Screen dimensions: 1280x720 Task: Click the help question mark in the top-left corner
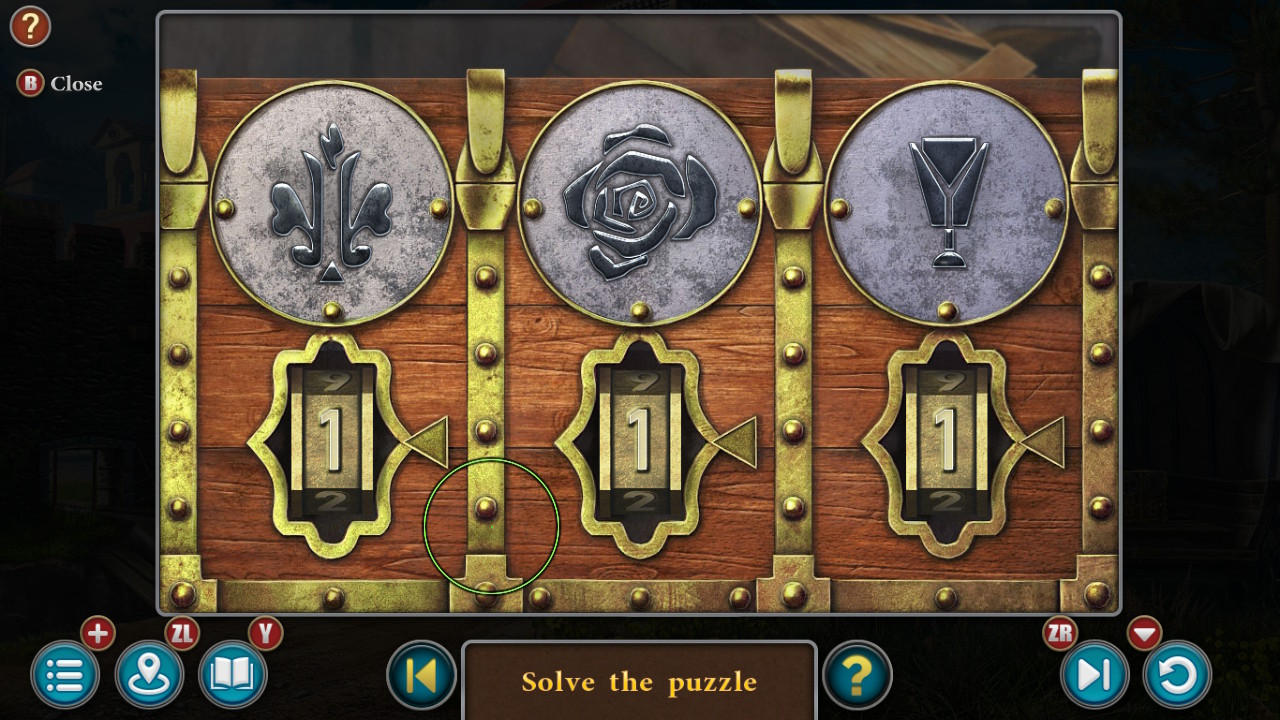(x=30, y=26)
